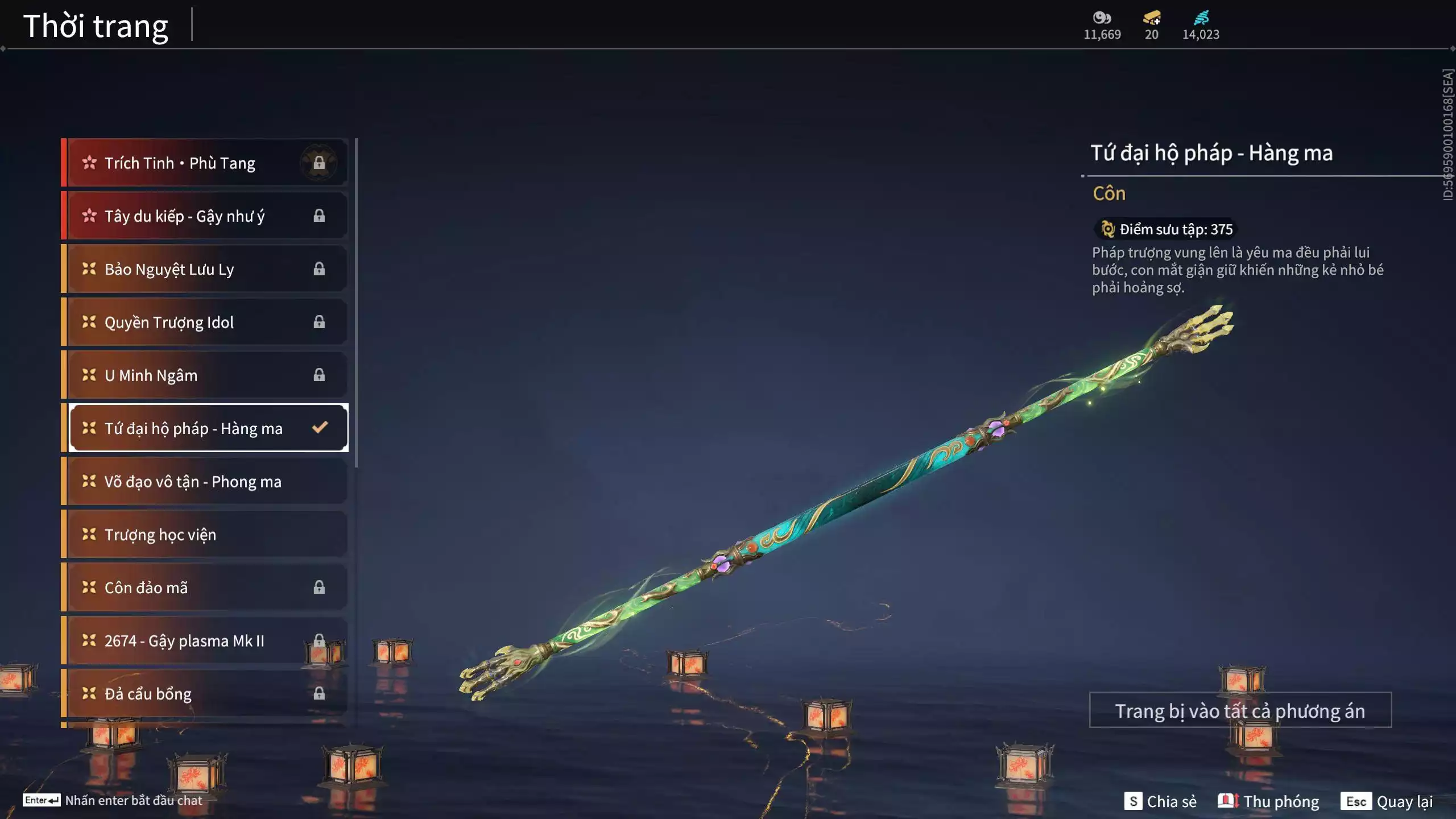
Task: Go back with Quay lại
Action: tap(1387, 801)
